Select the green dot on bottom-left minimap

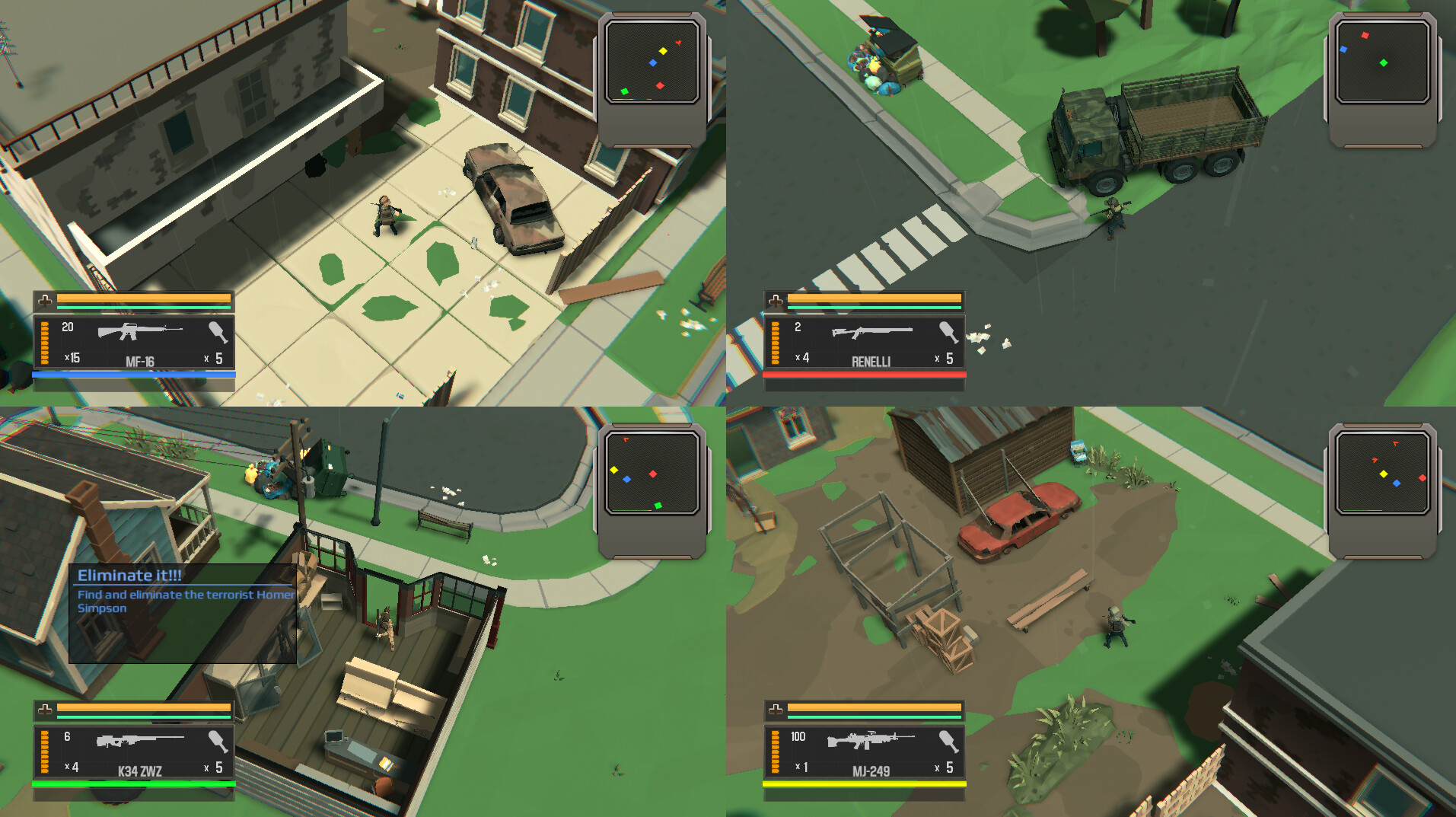[x=659, y=504]
